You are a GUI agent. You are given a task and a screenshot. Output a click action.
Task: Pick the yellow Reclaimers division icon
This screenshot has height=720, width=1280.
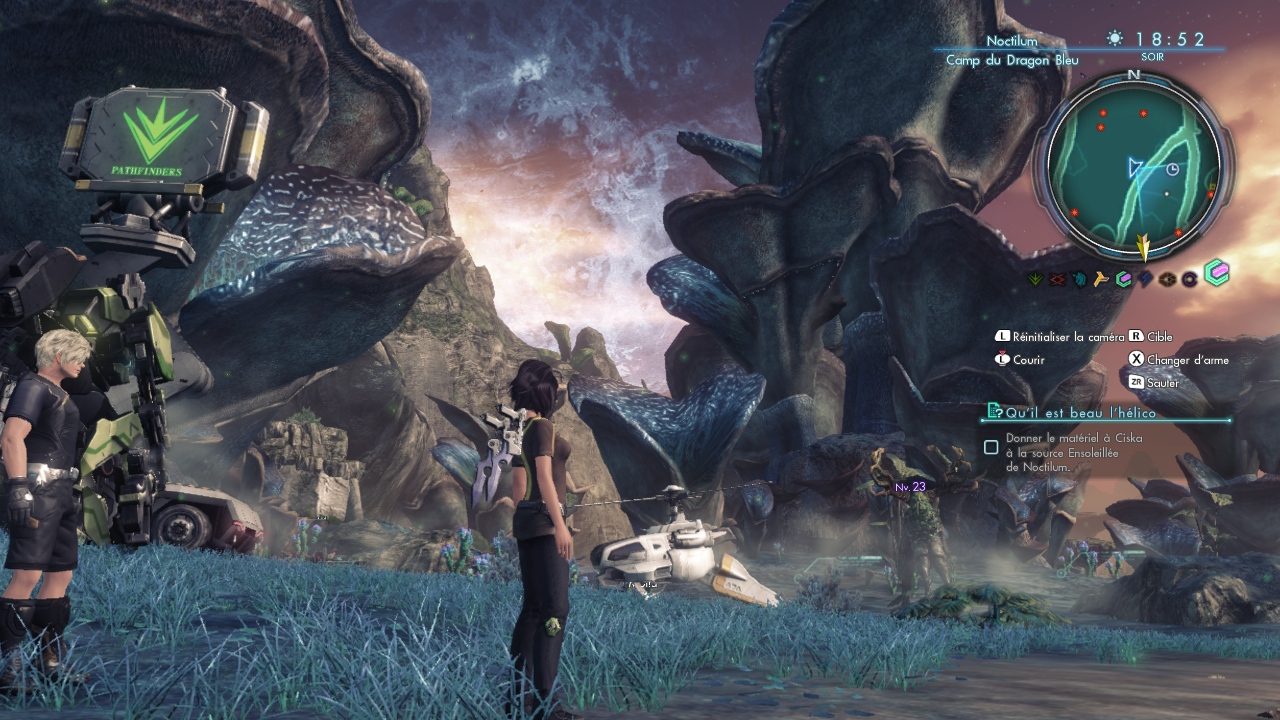pyautogui.click(x=1101, y=279)
